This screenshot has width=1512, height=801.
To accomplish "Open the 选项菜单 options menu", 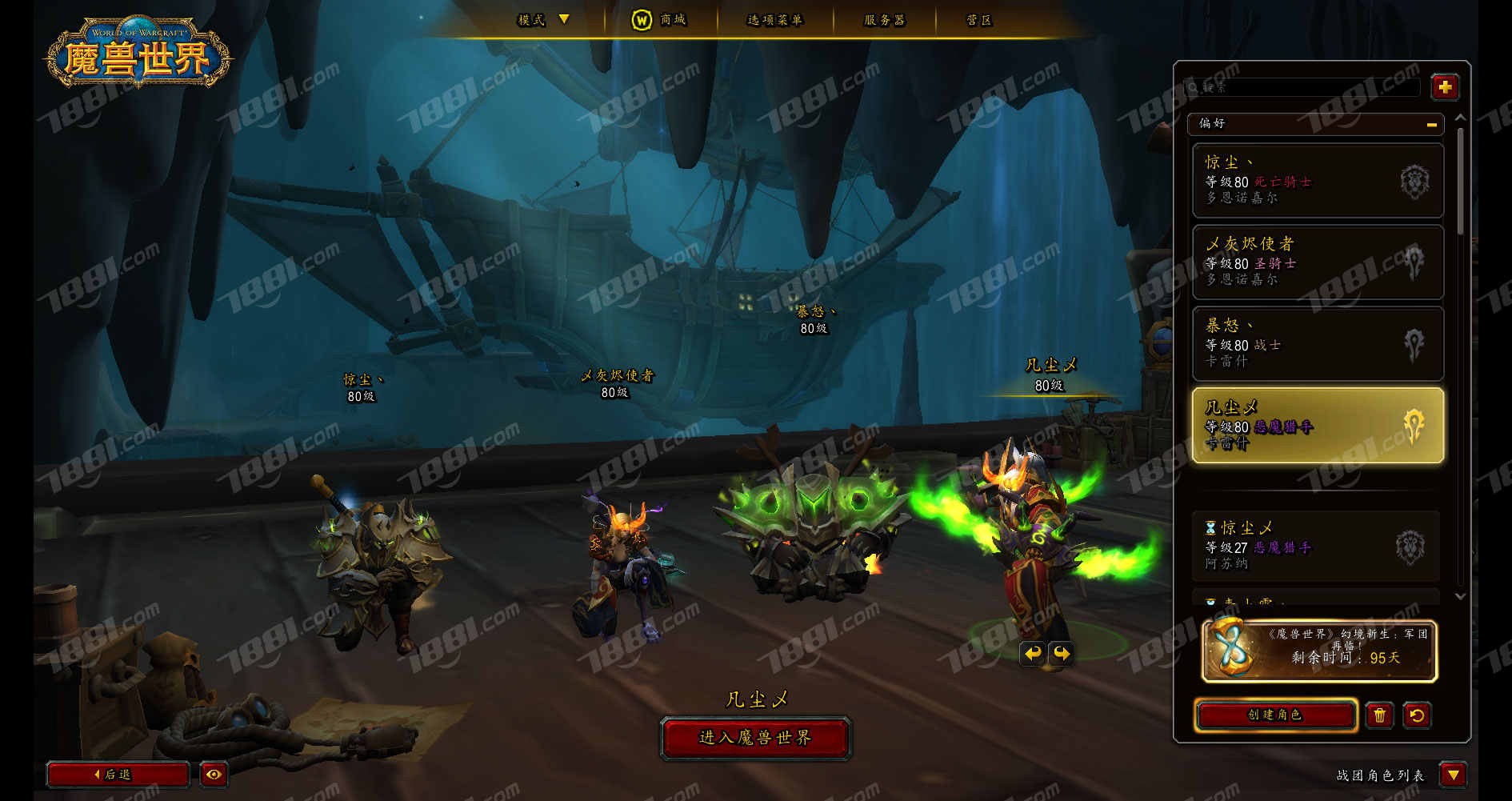I will click(774, 20).
